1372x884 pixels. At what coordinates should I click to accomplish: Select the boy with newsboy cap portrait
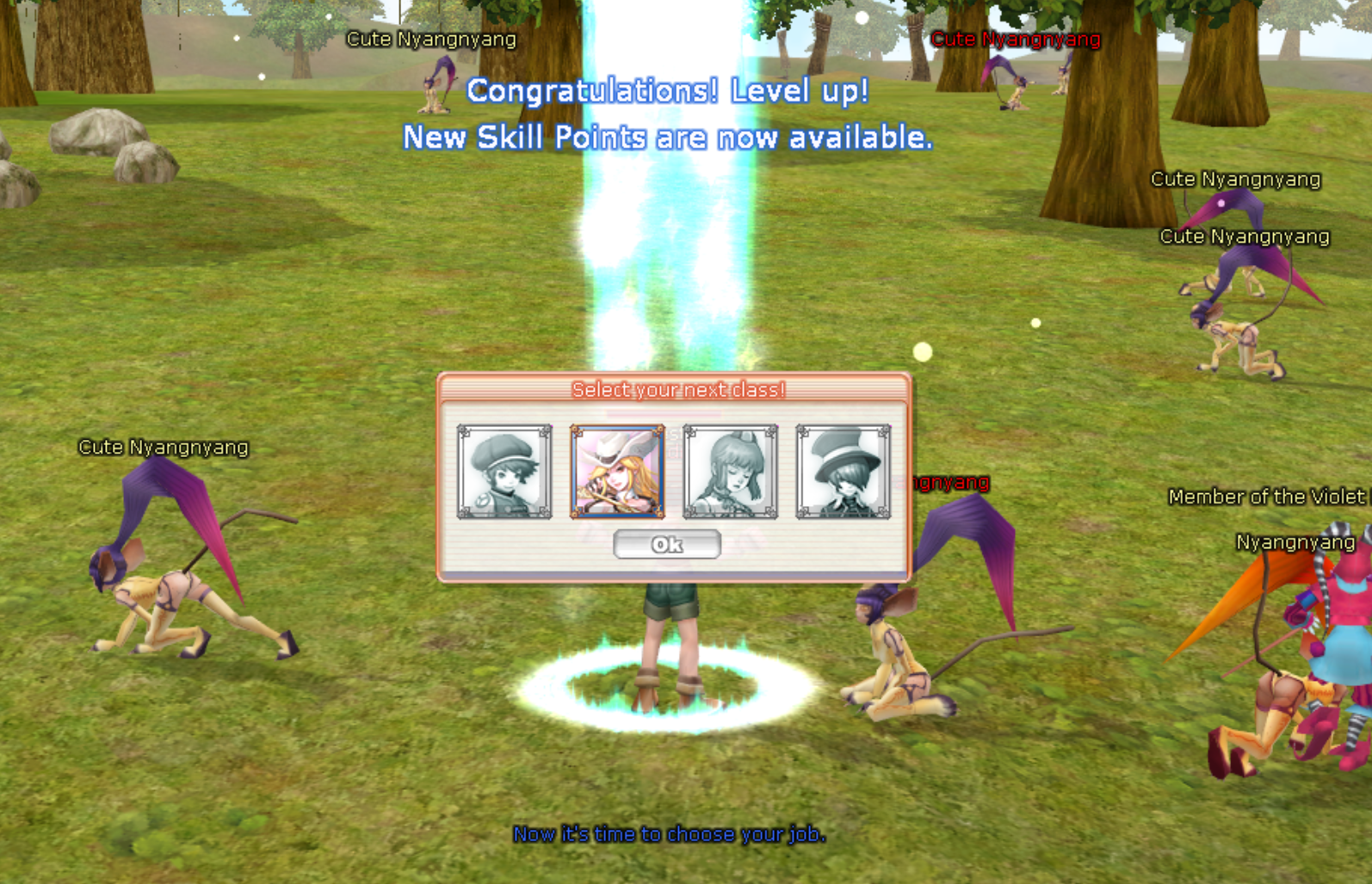pos(504,472)
